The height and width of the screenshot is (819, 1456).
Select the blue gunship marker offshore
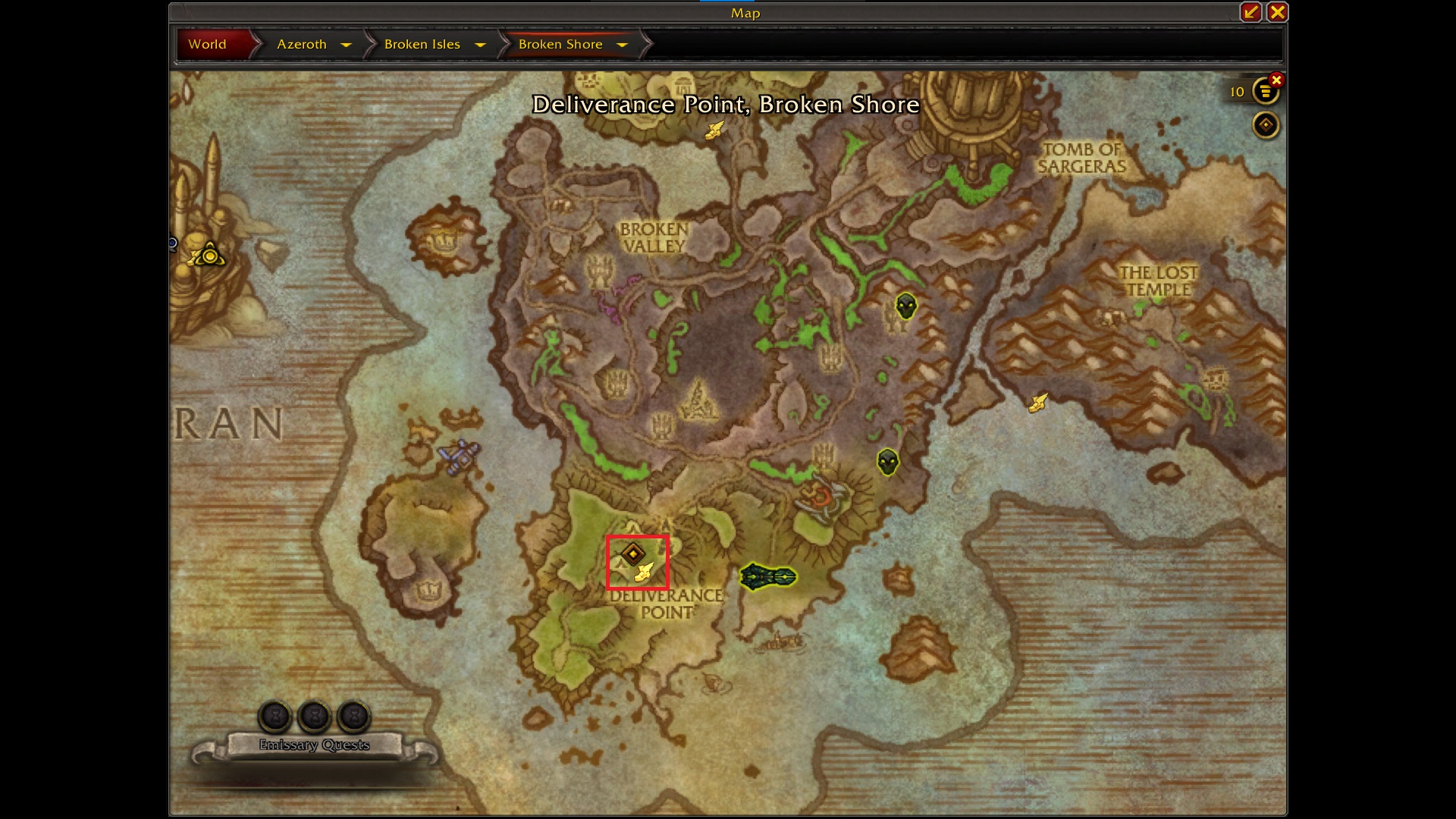(459, 457)
